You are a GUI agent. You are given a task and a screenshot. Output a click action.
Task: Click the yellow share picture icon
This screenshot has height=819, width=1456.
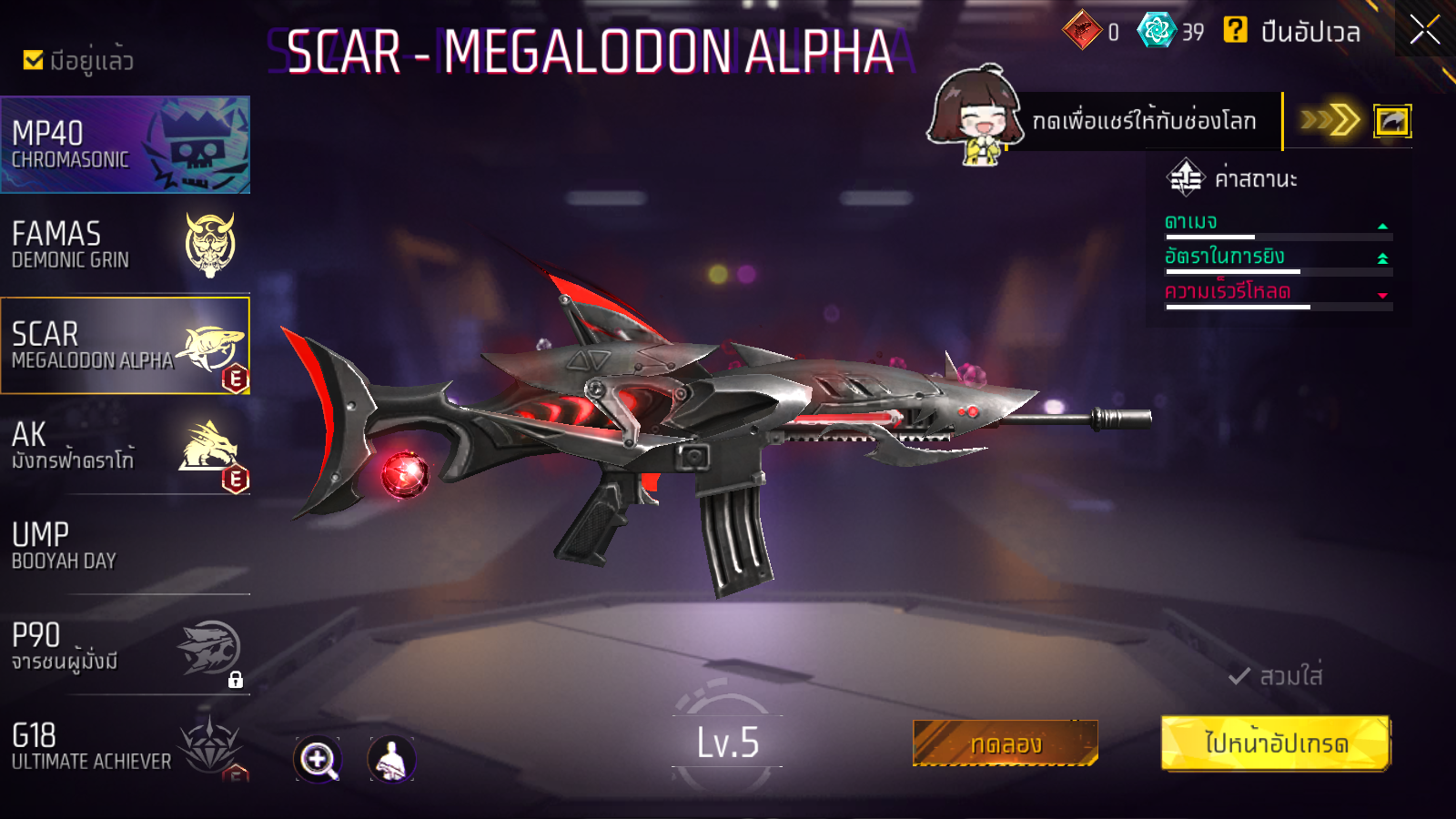(1391, 121)
